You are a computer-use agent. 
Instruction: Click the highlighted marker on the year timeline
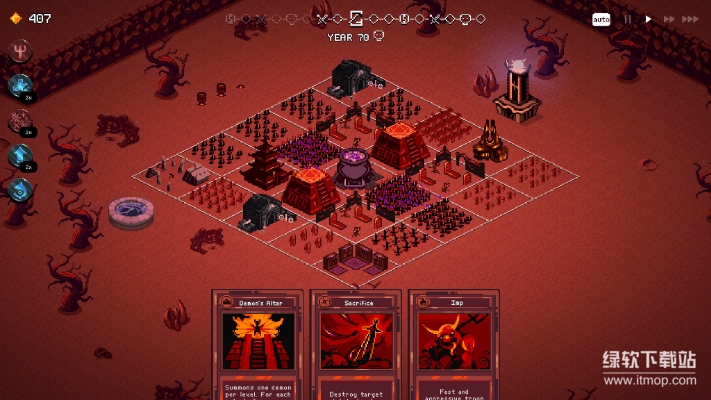click(356, 18)
